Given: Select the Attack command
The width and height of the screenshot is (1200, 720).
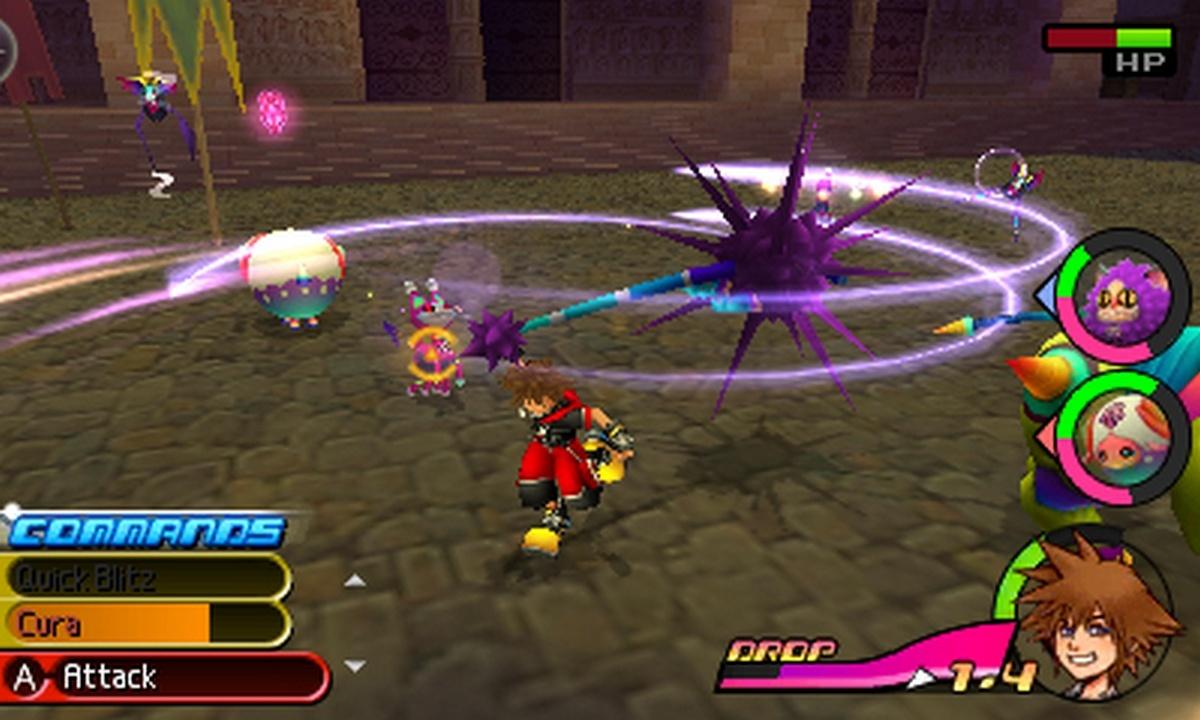Looking at the screenshot, I should click(x=165, y=678).
